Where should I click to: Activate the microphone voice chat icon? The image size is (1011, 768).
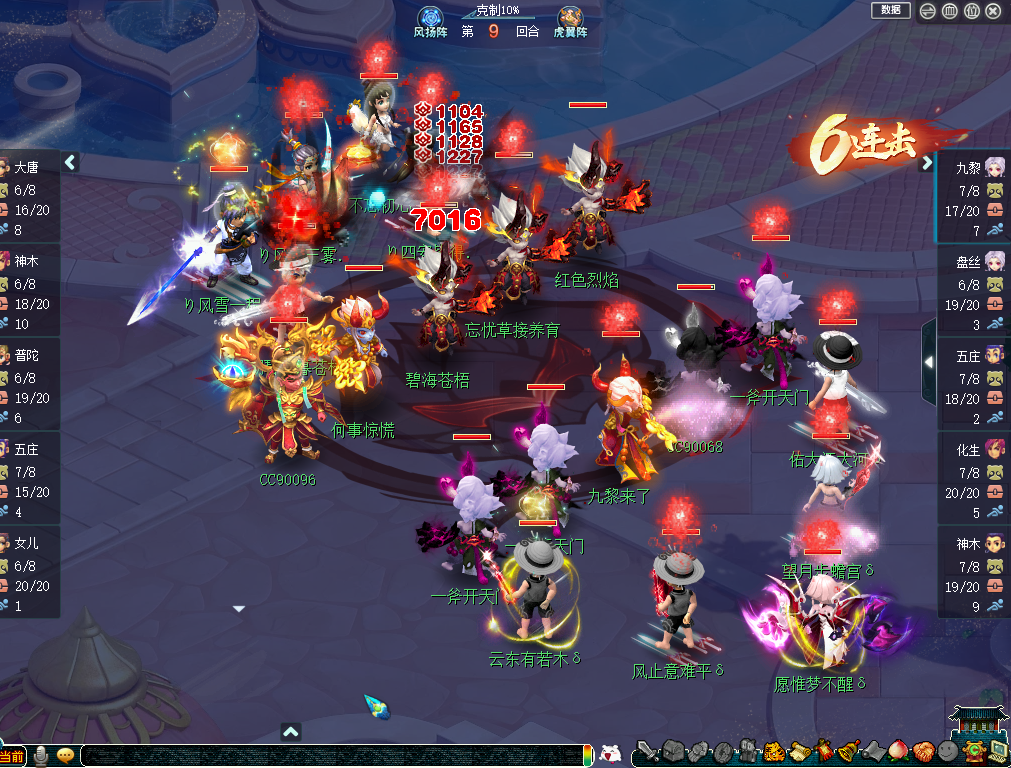(x=42, y=756)
